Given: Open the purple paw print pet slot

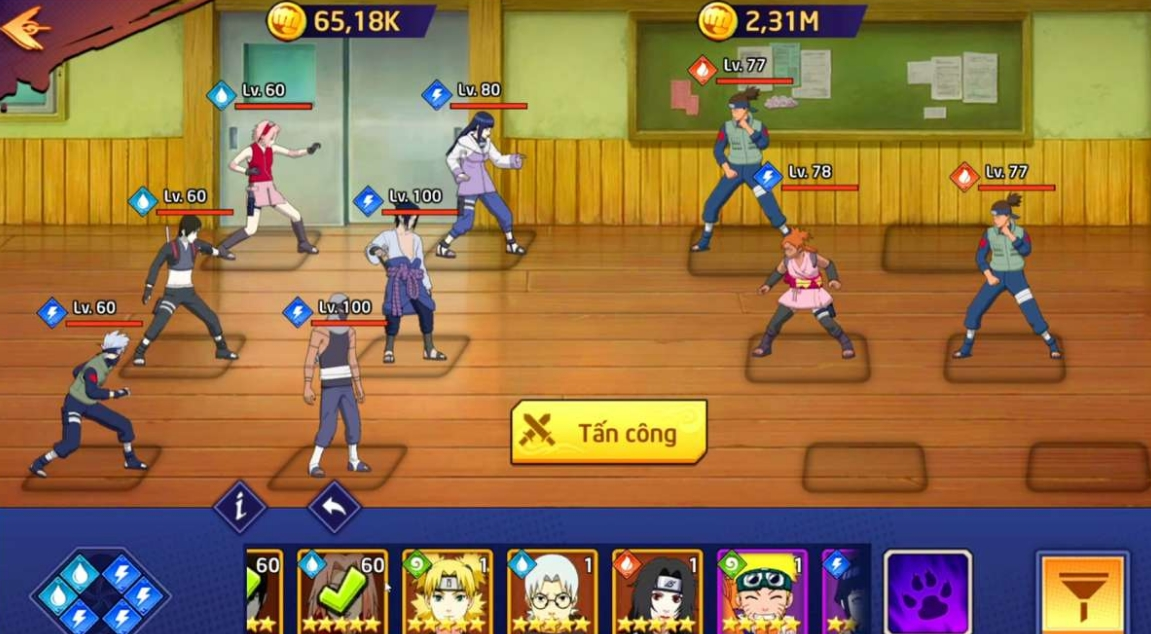Looking at the screenshot, I should (927, 592).
